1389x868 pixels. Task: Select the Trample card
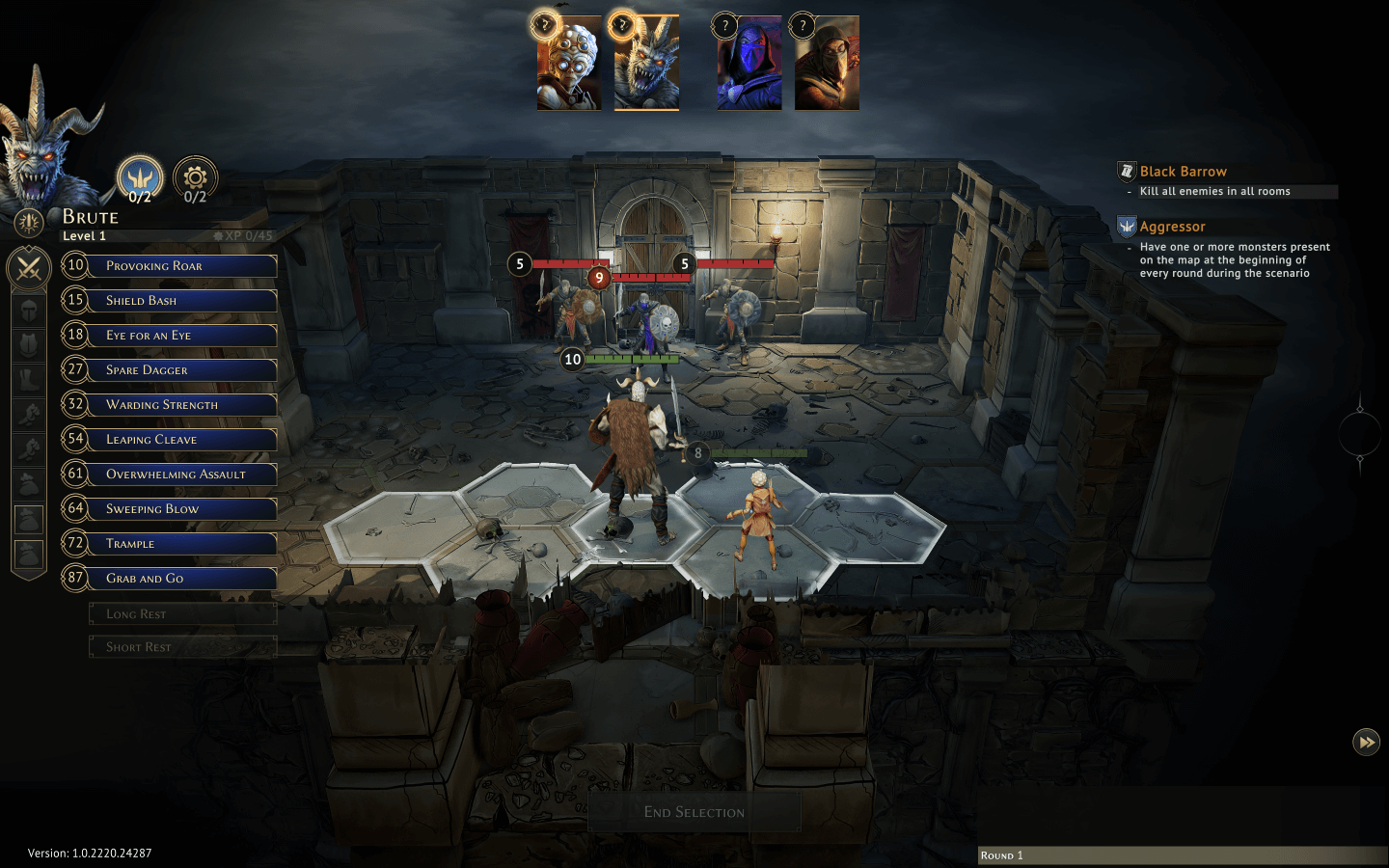[183, 544]
